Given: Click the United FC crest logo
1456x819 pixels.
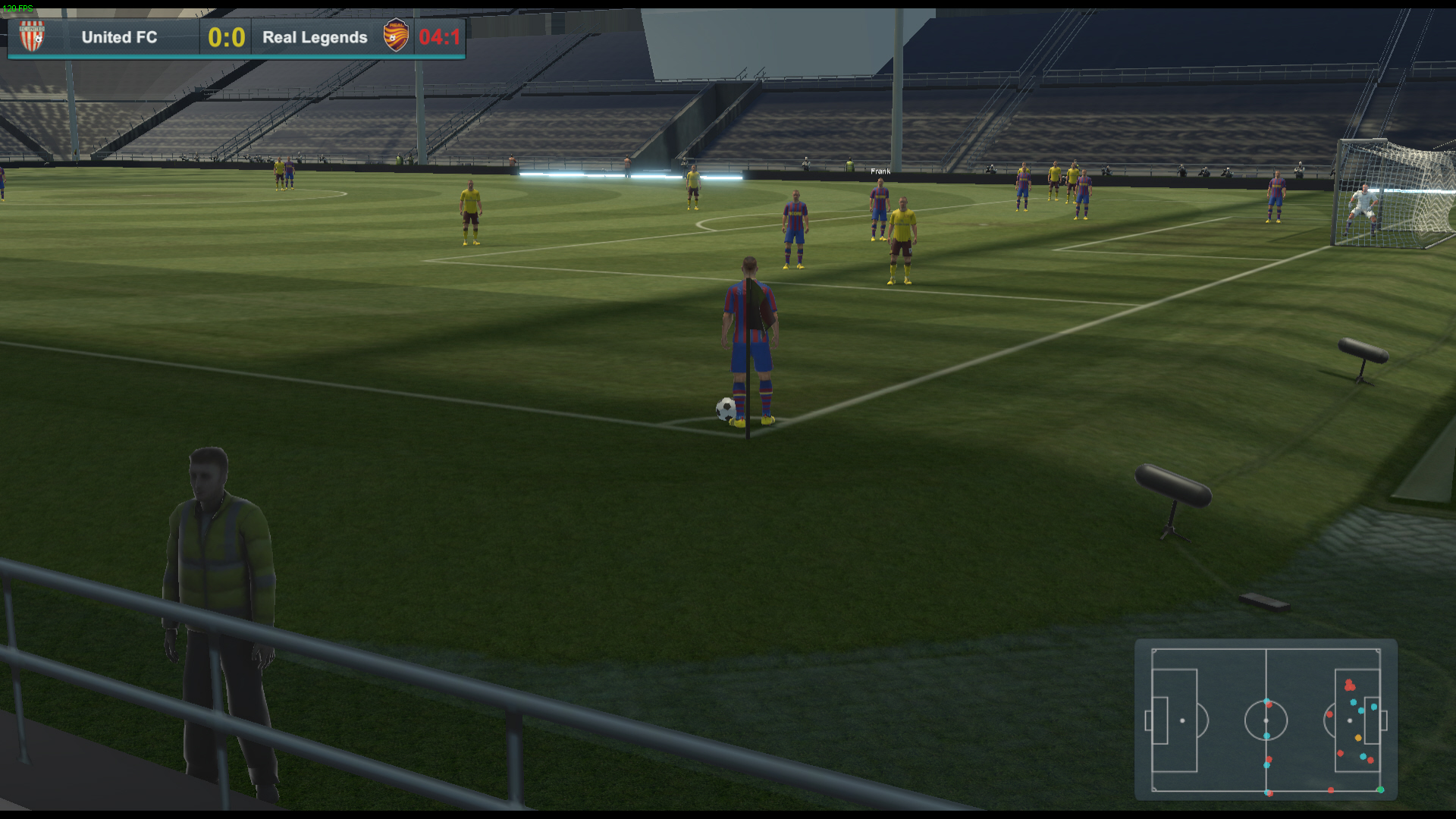Looking at the screenshot, I should point(33,34).
